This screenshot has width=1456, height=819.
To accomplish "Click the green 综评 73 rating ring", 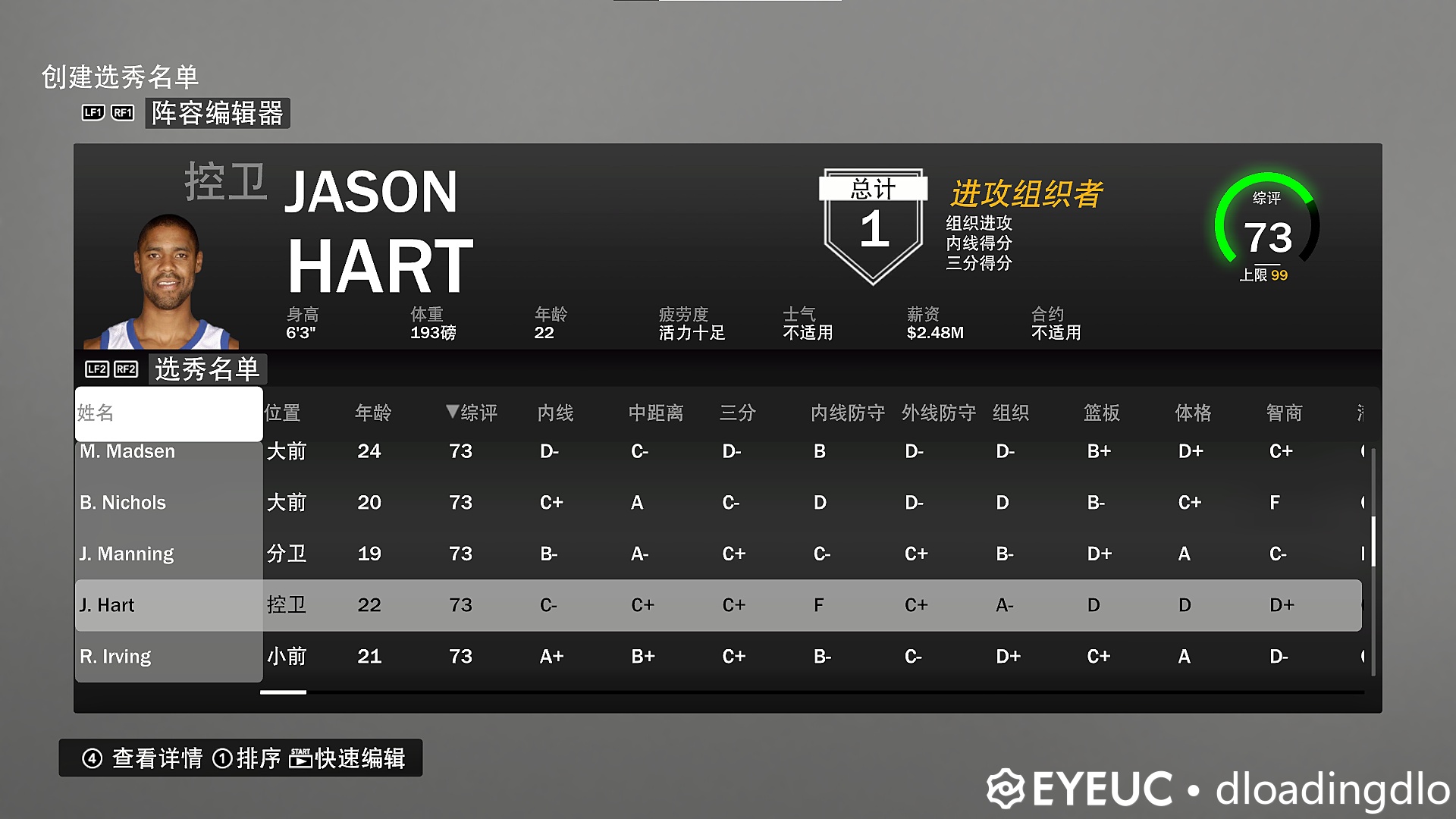I will click(x=1268, y=235).
